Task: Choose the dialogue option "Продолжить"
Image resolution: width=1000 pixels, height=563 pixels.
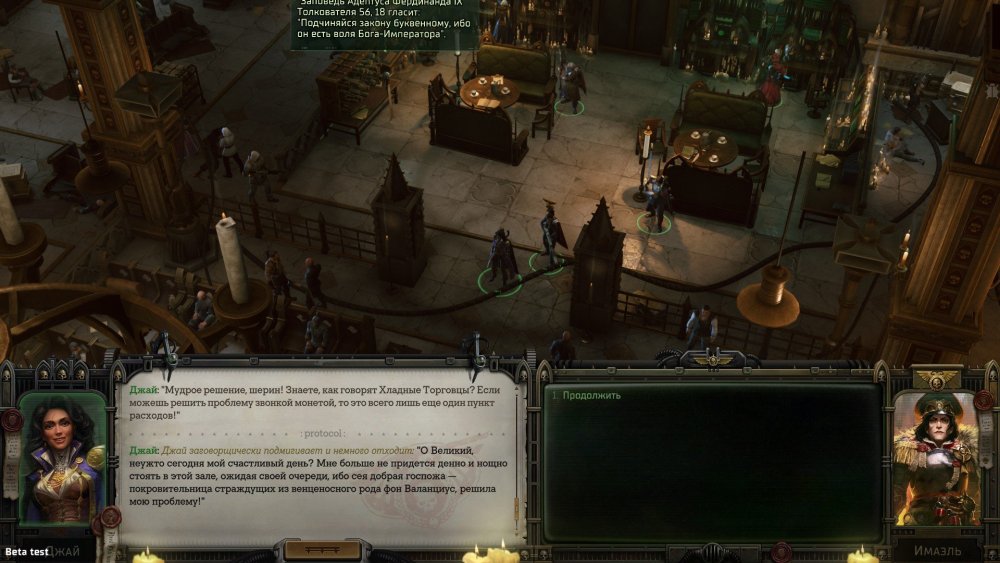Action: click(592, 395)
